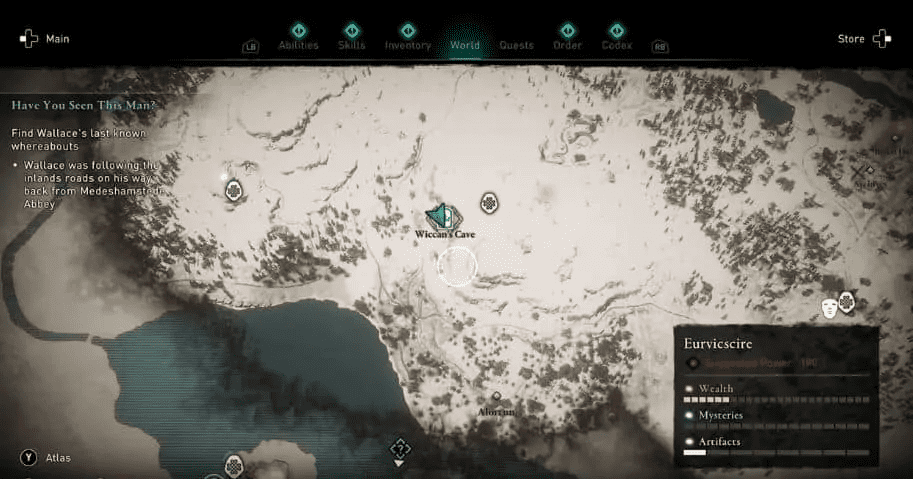Viewport: 913px width, 479px height.
Task: Click the white mask marker on the map
Action: (829, 308)
